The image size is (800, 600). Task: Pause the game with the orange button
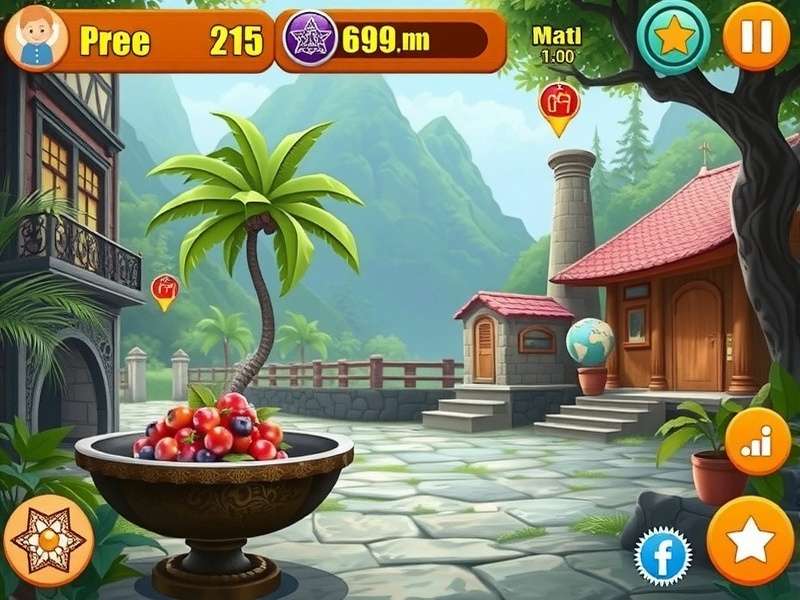756,37
